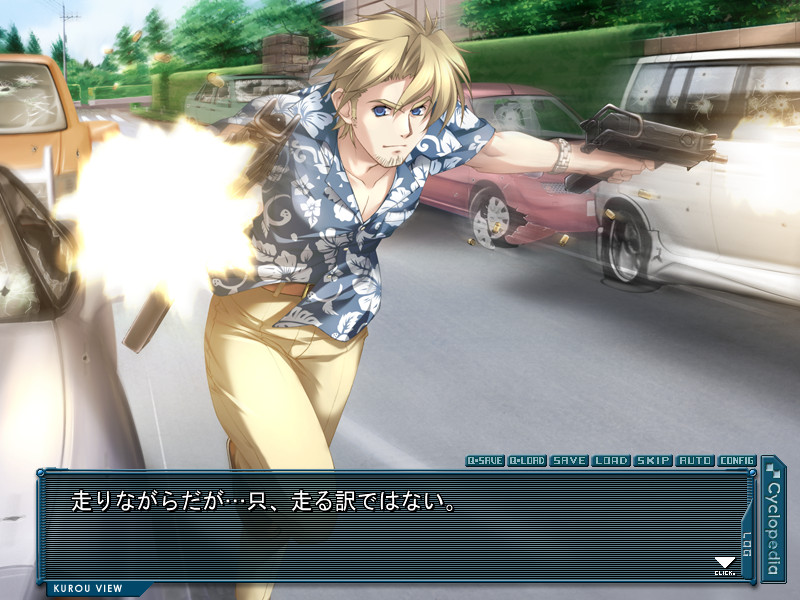Open the CONFIG settings

tap(737, 461)
